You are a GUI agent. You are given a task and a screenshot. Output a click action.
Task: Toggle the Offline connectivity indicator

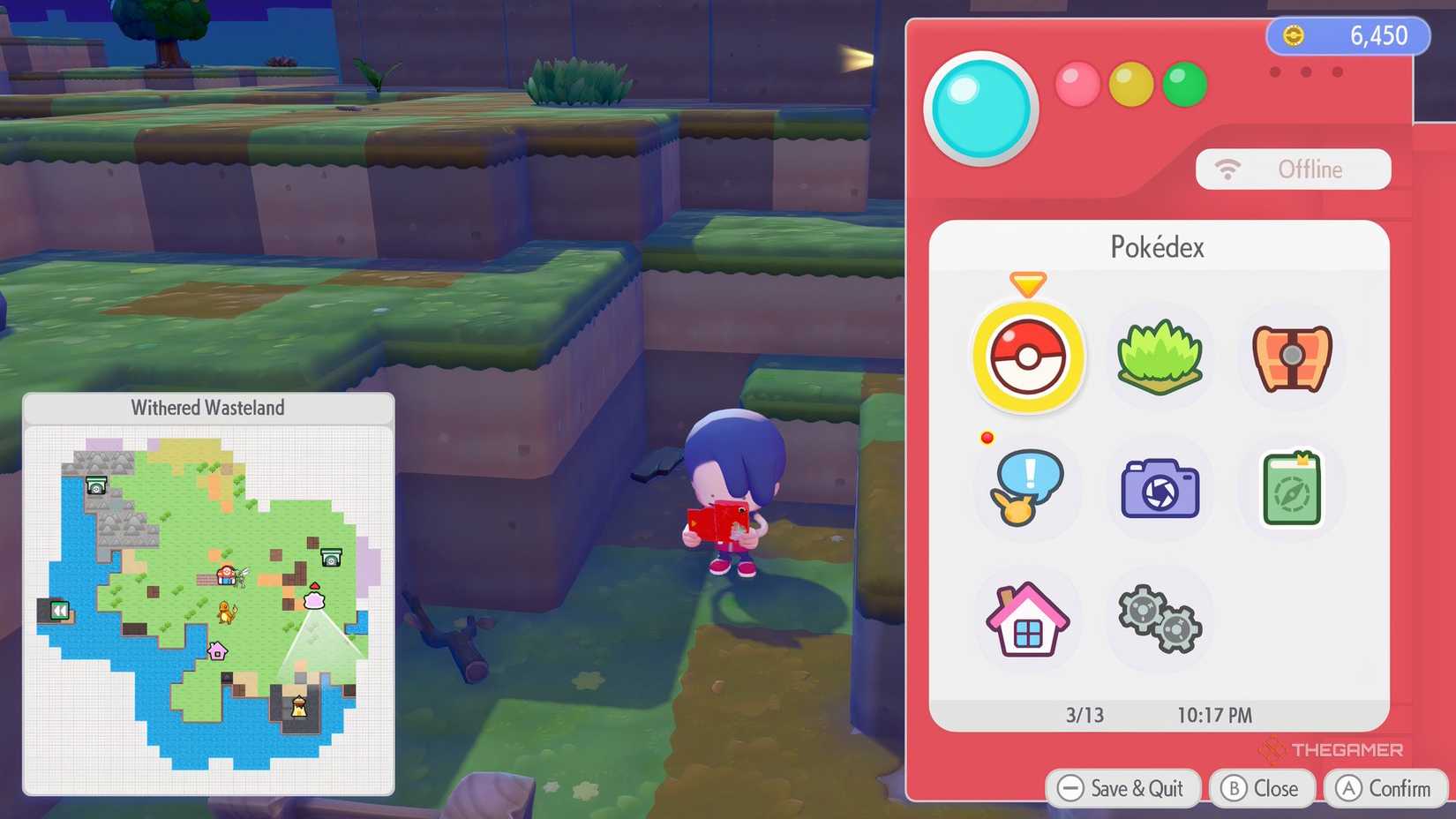pos(1293,169)
